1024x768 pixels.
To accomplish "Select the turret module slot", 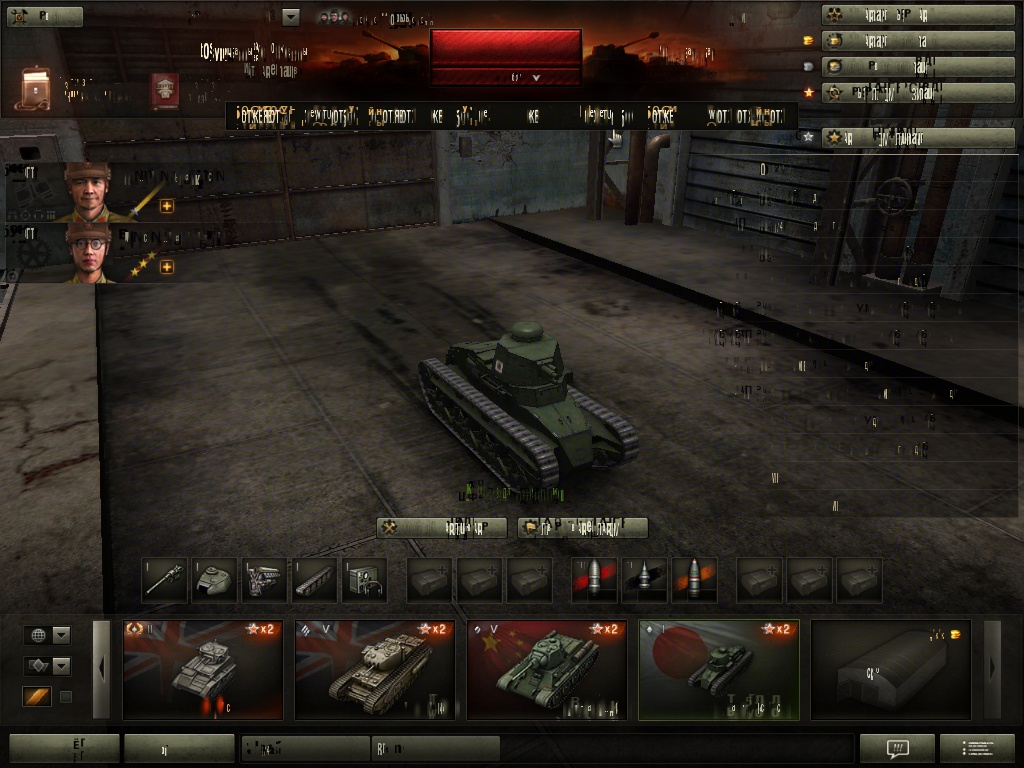I will [x=214, y=581].
